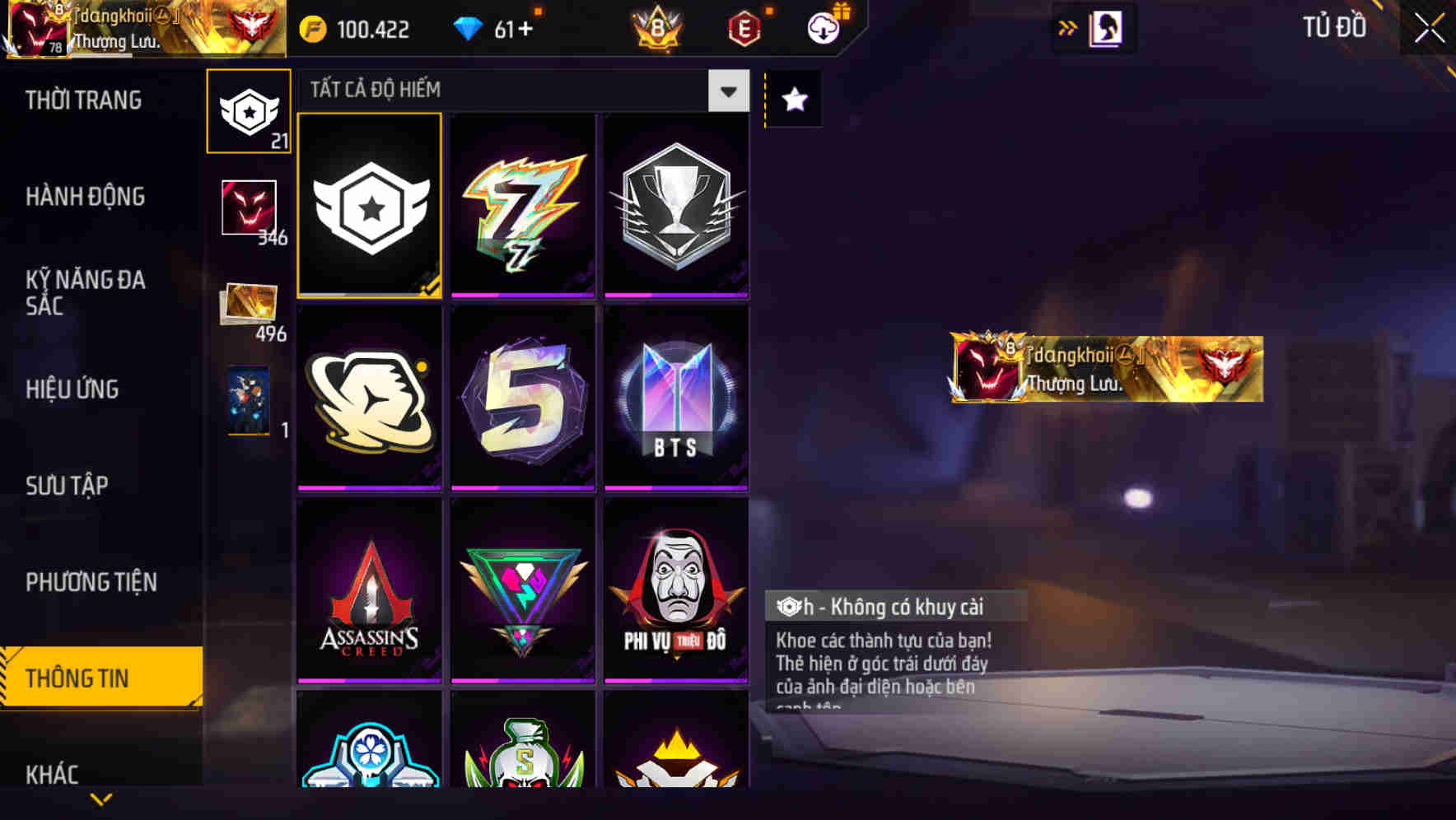
Task: Click the TỦ ĐỒ button
Action: [x=1337, y=26]
